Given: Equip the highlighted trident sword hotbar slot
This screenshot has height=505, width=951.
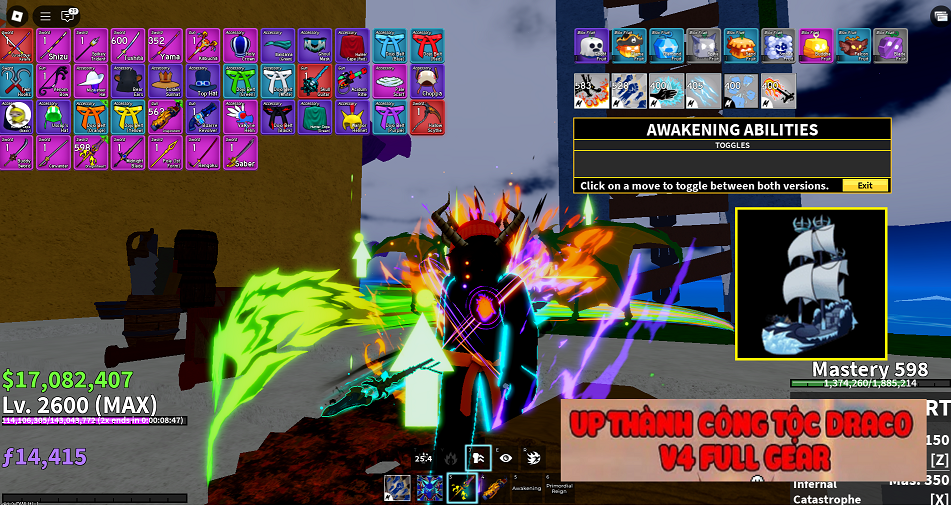Looking at the screenshot, I should tap(463, 487).
